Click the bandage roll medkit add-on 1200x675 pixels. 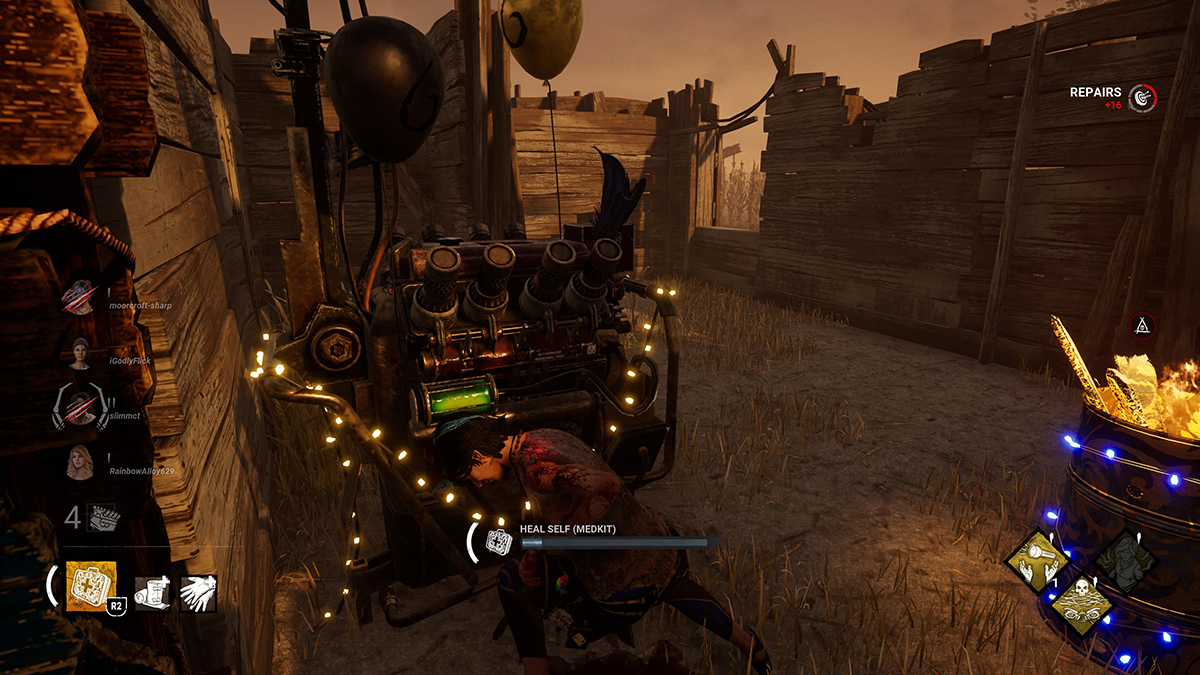tap(151, 593)
